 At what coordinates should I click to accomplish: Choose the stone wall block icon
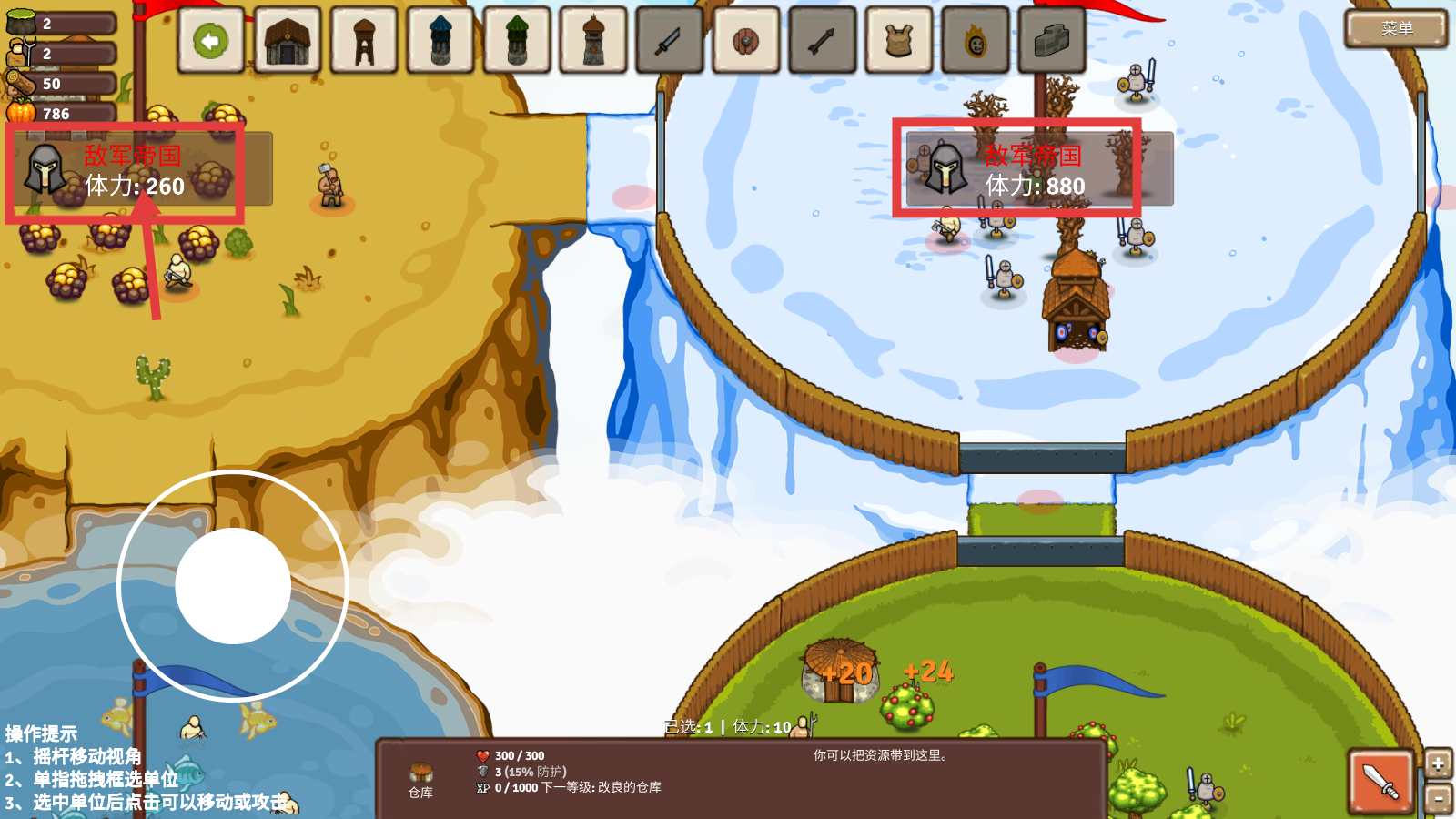[x=1052, y=41]
